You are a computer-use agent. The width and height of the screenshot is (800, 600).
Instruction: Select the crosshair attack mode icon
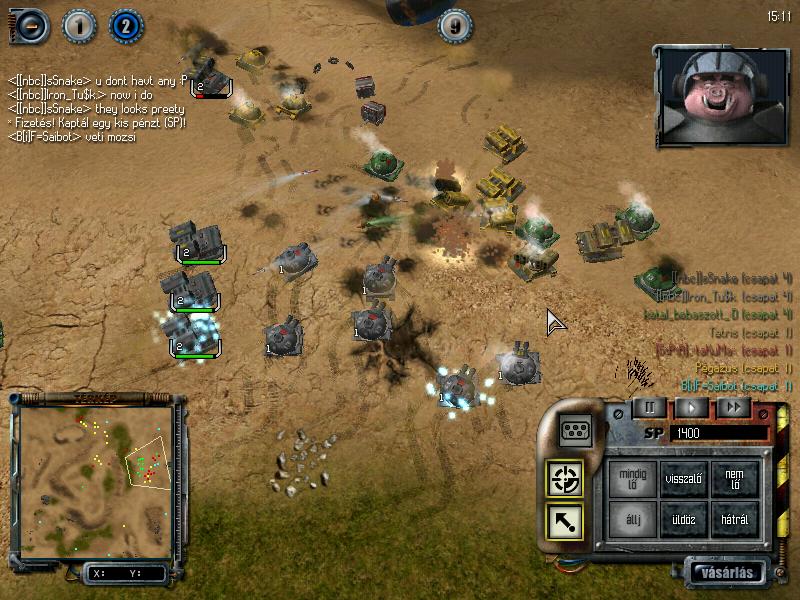(565, 480)
